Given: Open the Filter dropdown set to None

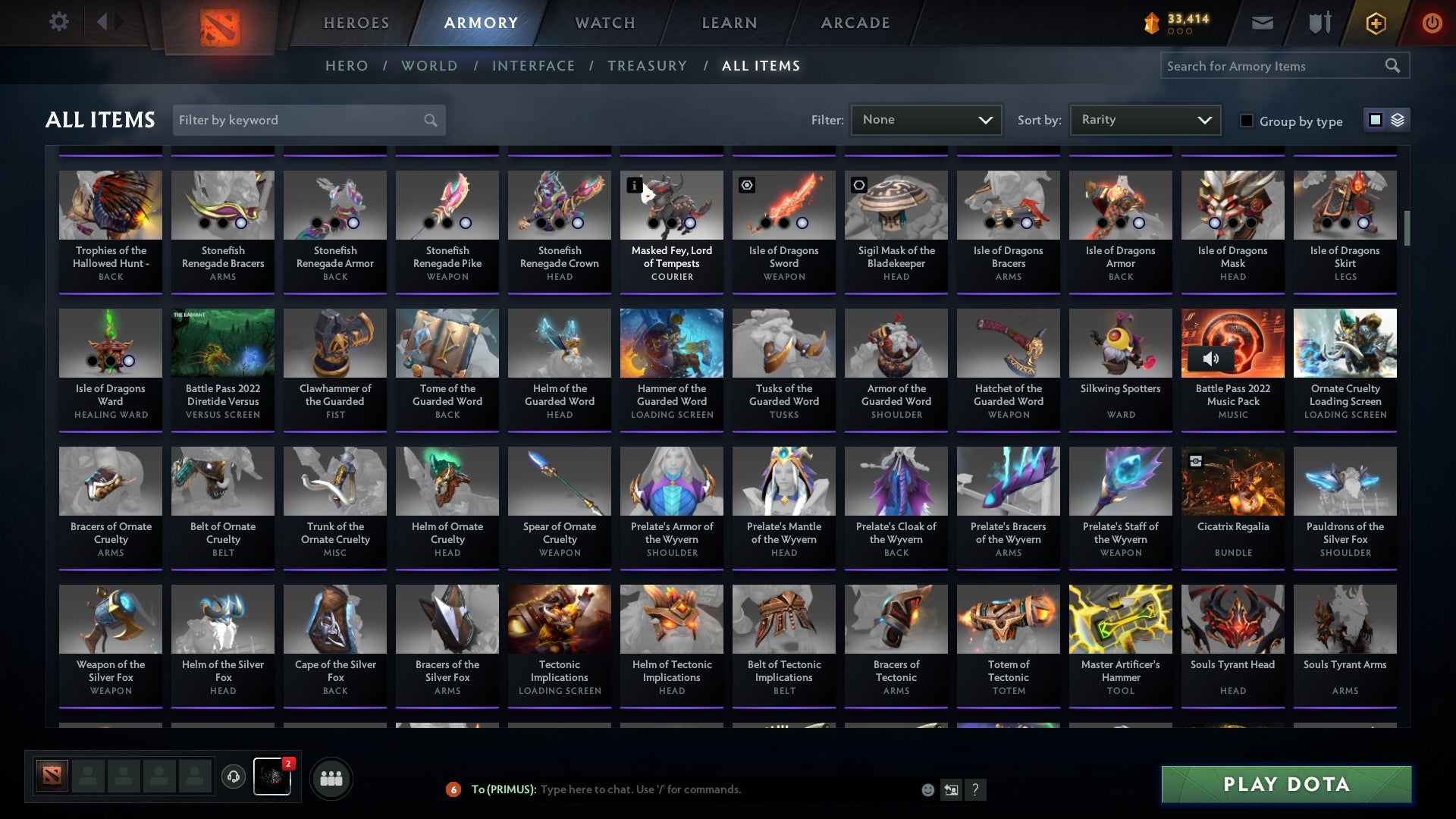Looking at the screenshot, I should [926, 119].
